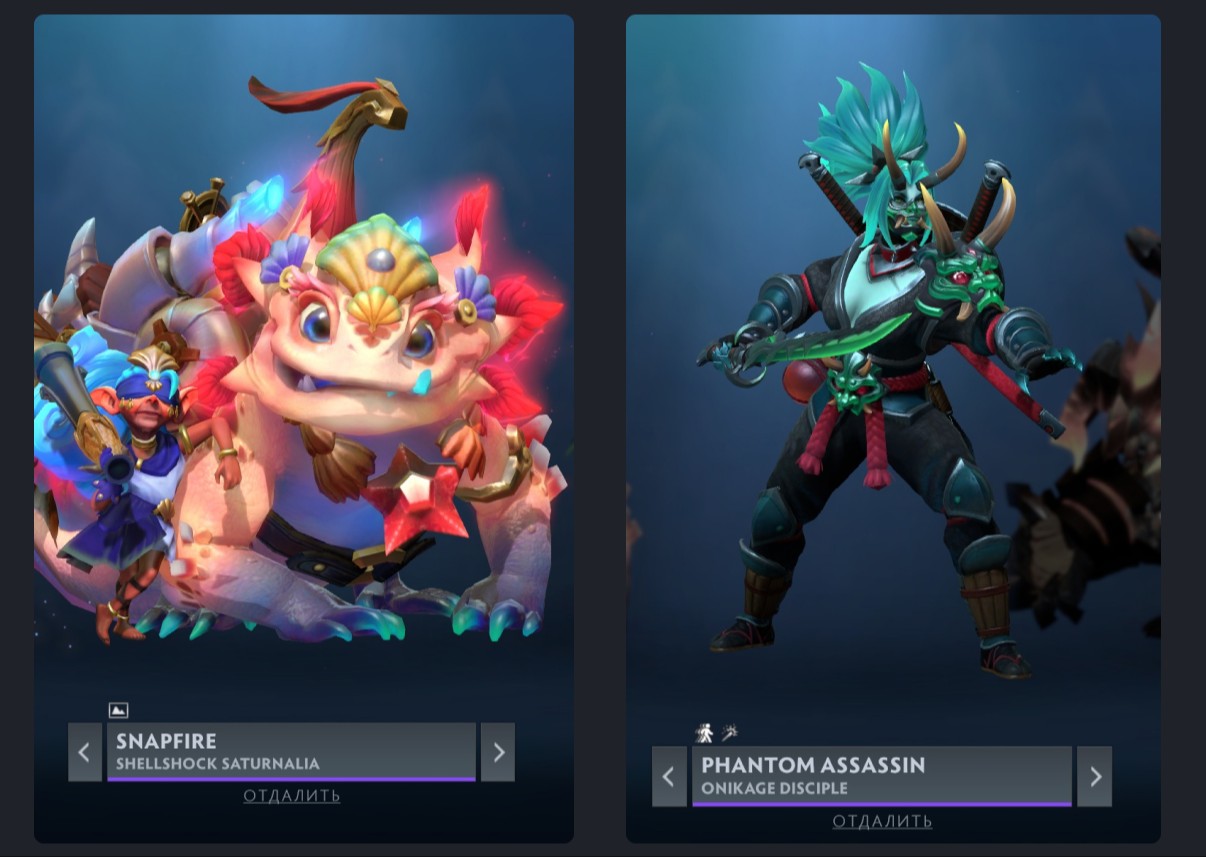The height and width of the screenshot is (857, 1206).
Task: Click ОТДАЛИТЬ under the Snapfire panel
Action: click(x=291, y=796)
